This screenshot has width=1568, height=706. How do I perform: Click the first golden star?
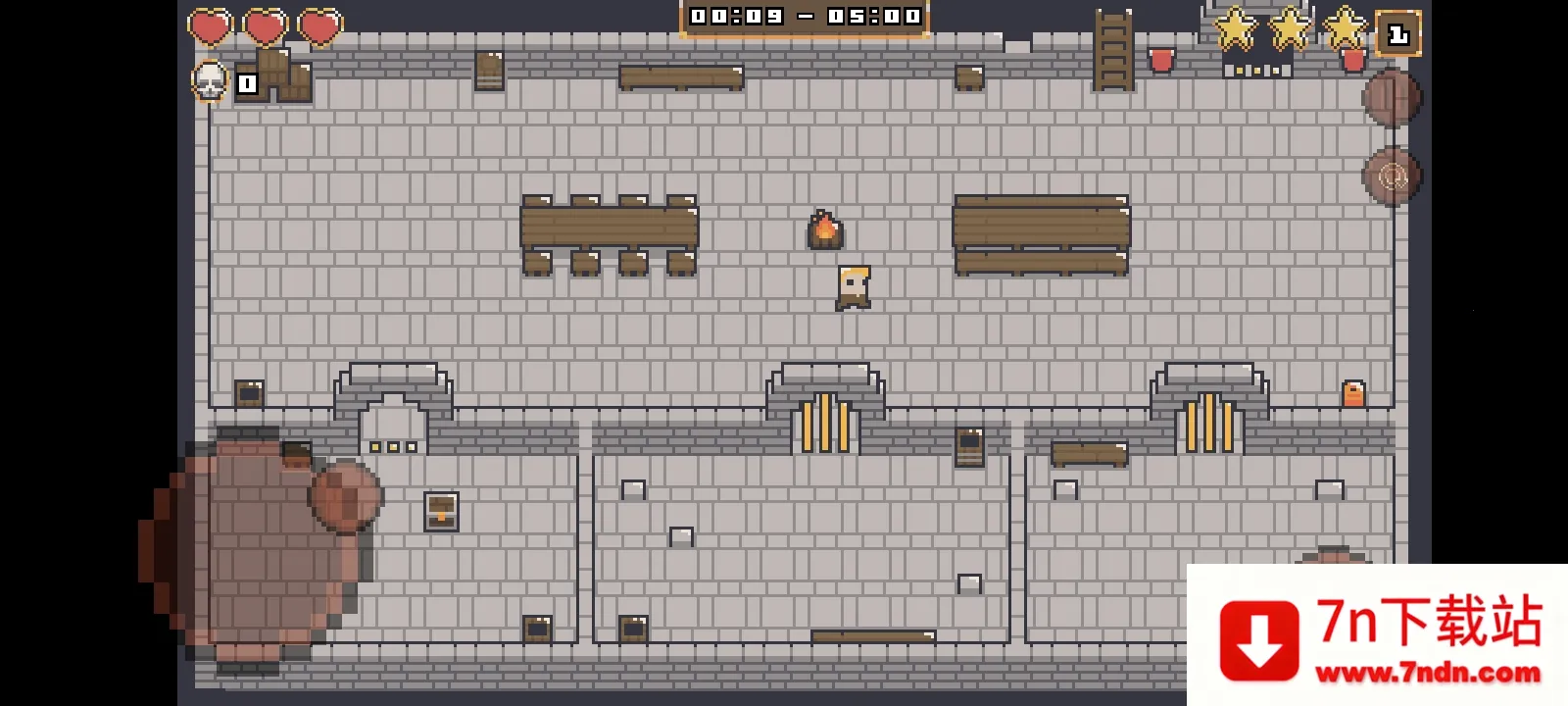click(x=1232, y=29)
